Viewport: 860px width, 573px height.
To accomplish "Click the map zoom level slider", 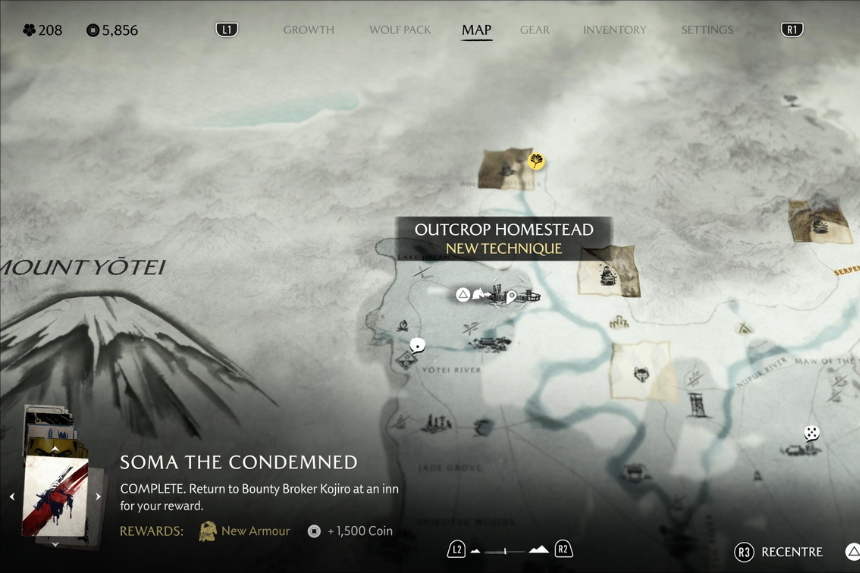I will tap(509, 550).
